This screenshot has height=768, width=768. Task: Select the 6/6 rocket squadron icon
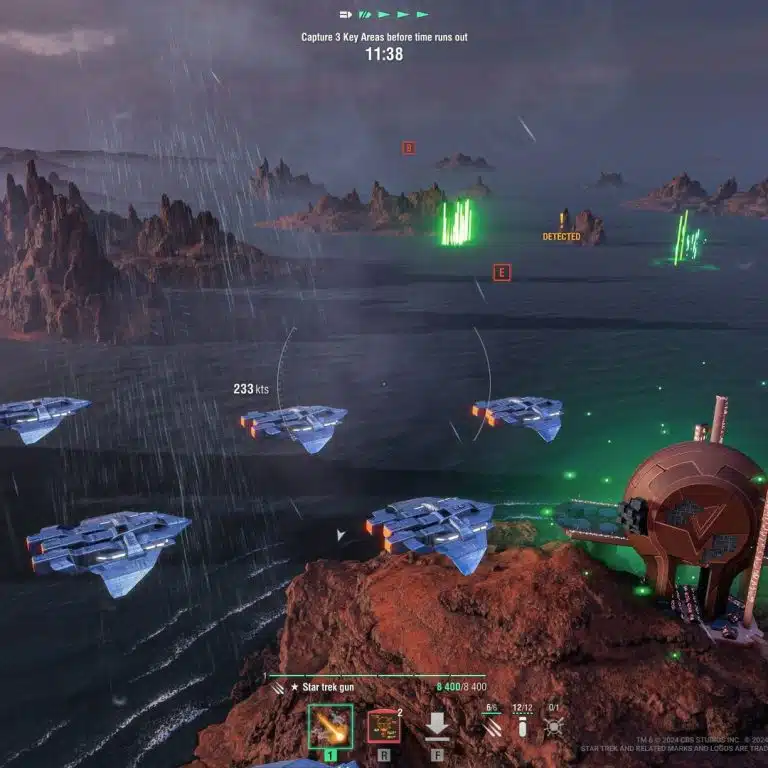491,727
